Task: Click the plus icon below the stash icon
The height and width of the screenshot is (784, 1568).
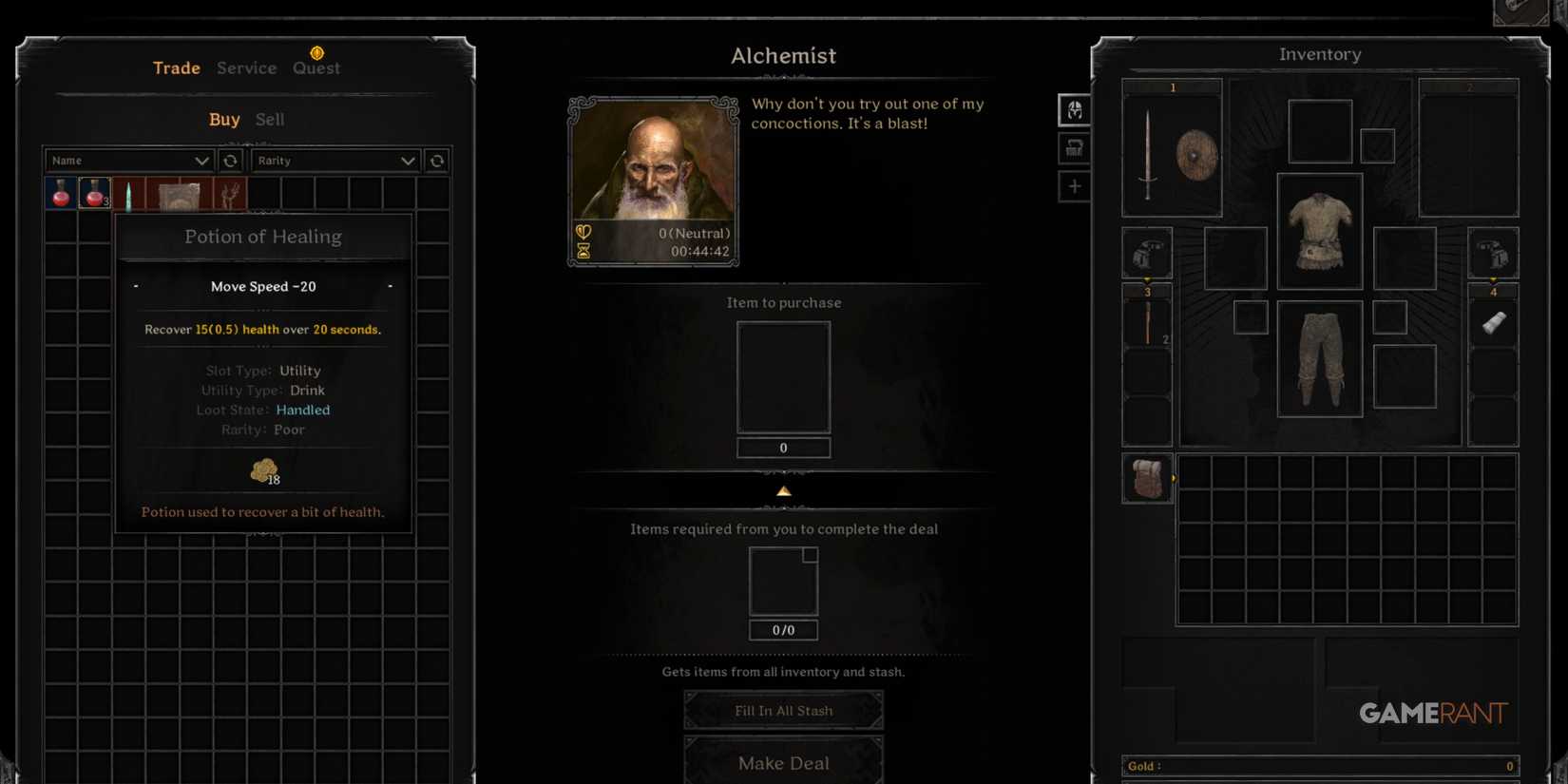Action: 1074,186
